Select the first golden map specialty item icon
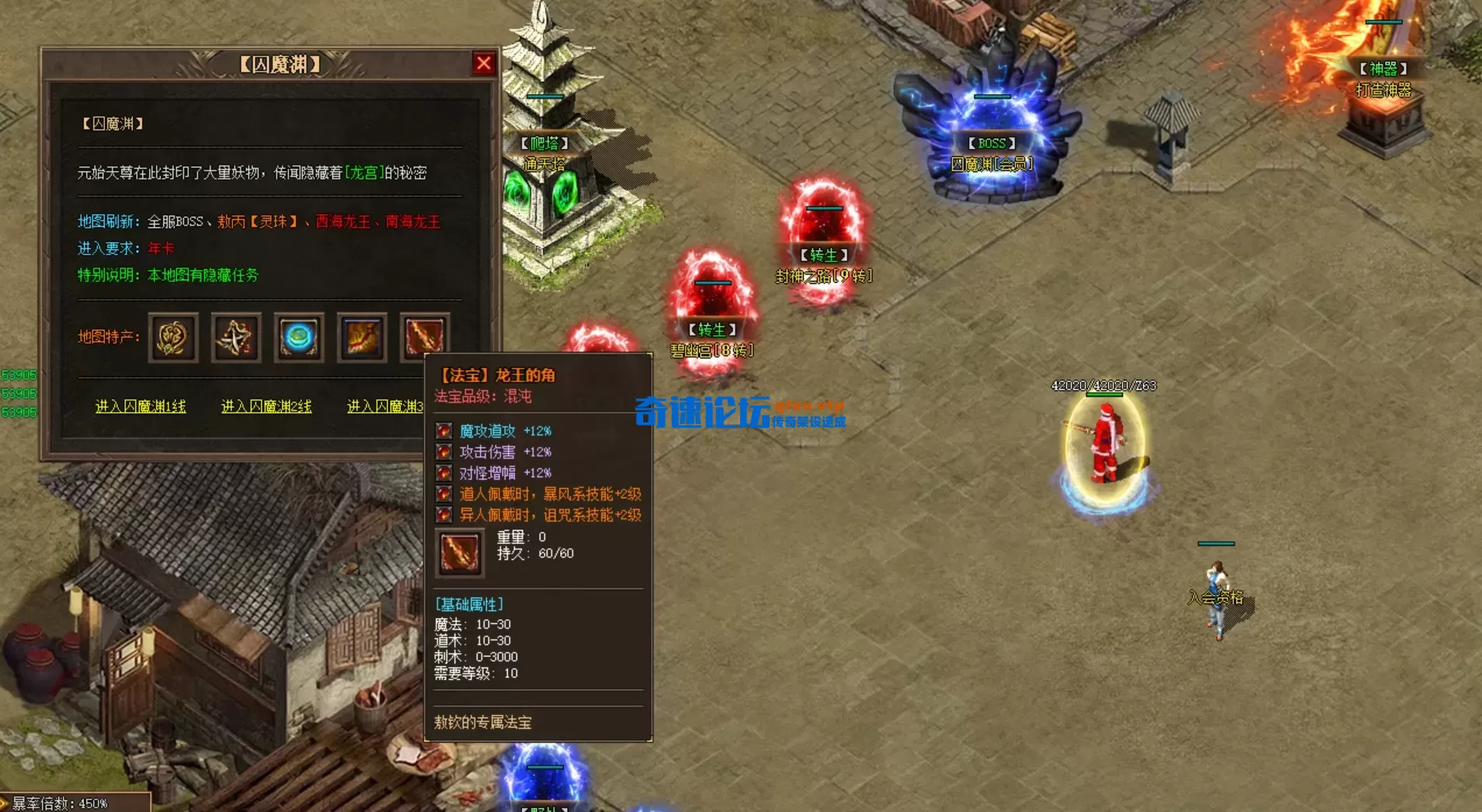This screenshot has height=812, width=1482. [172, 338]
